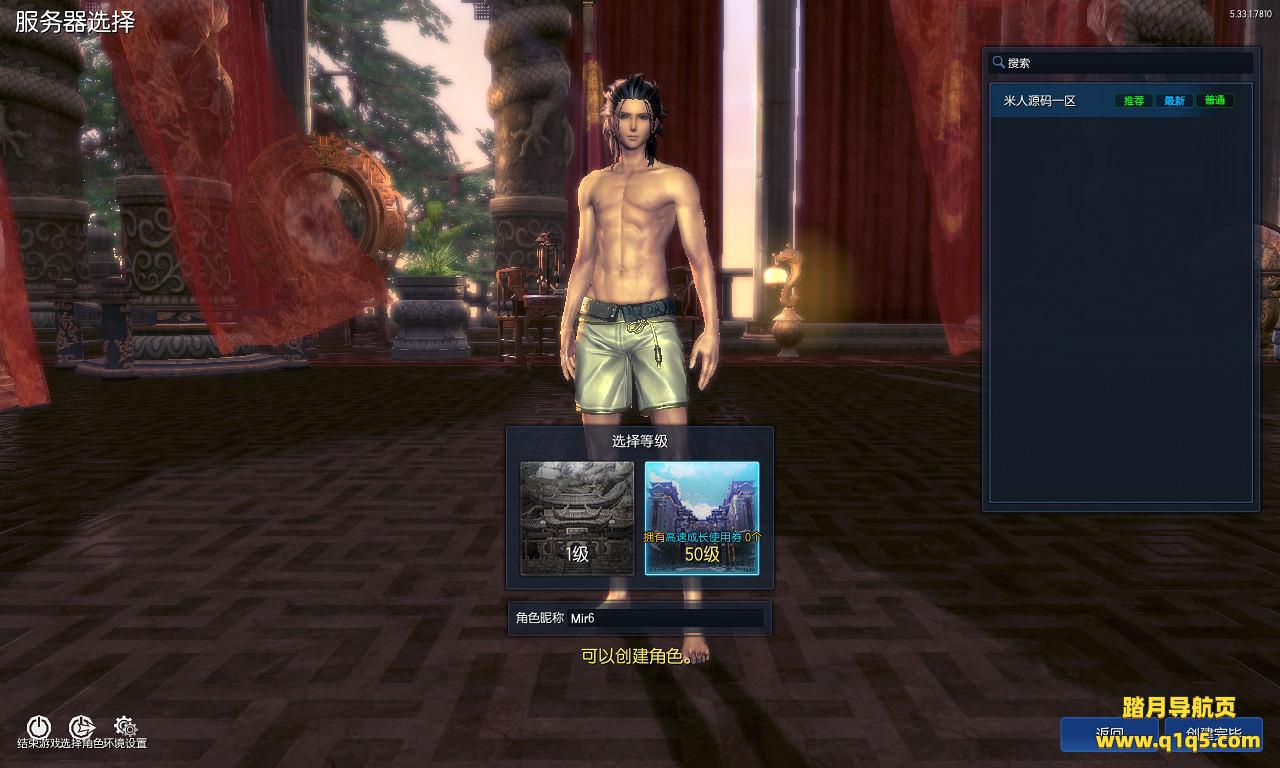This screenshot has width=1280, height=768.
Task: Click the server search field
Action: [1125, 63]
